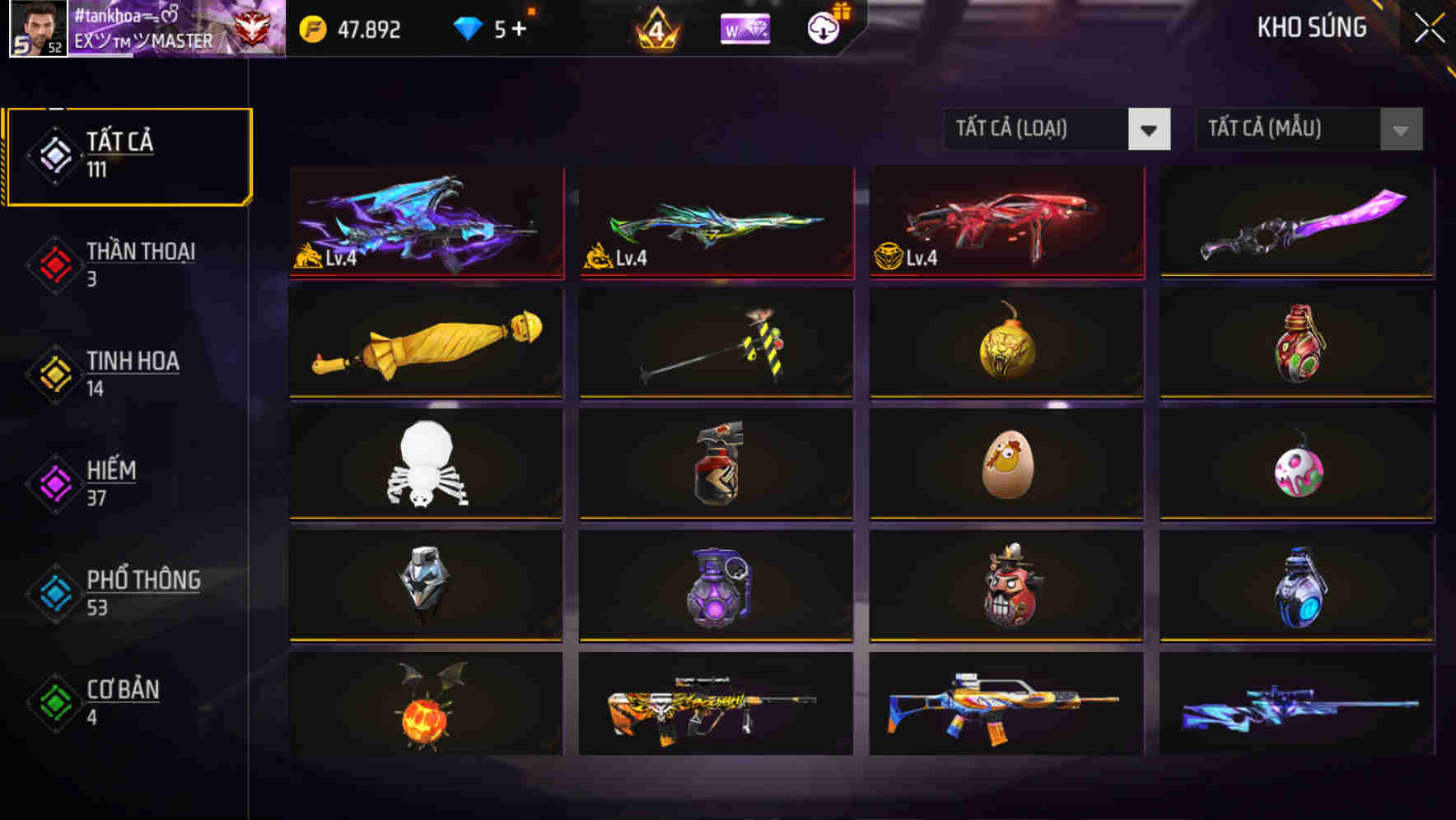Viewport: 1456px width, 820px height.
Task: Open the TẤT CẢ (MẪU) filter dropdown
Action: tap(1308, 129)
